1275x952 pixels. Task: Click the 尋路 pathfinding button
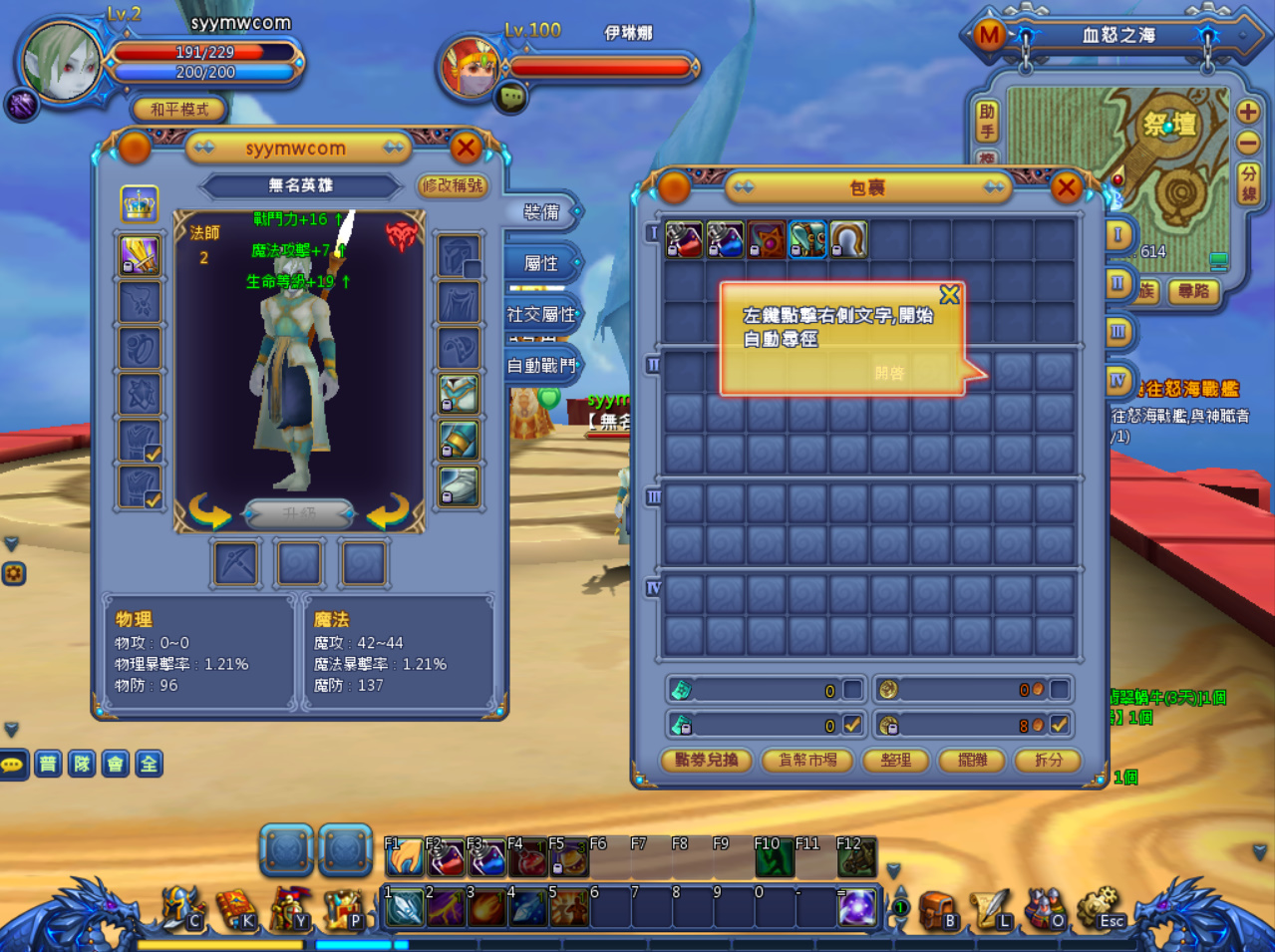[x=1193, y=291]
